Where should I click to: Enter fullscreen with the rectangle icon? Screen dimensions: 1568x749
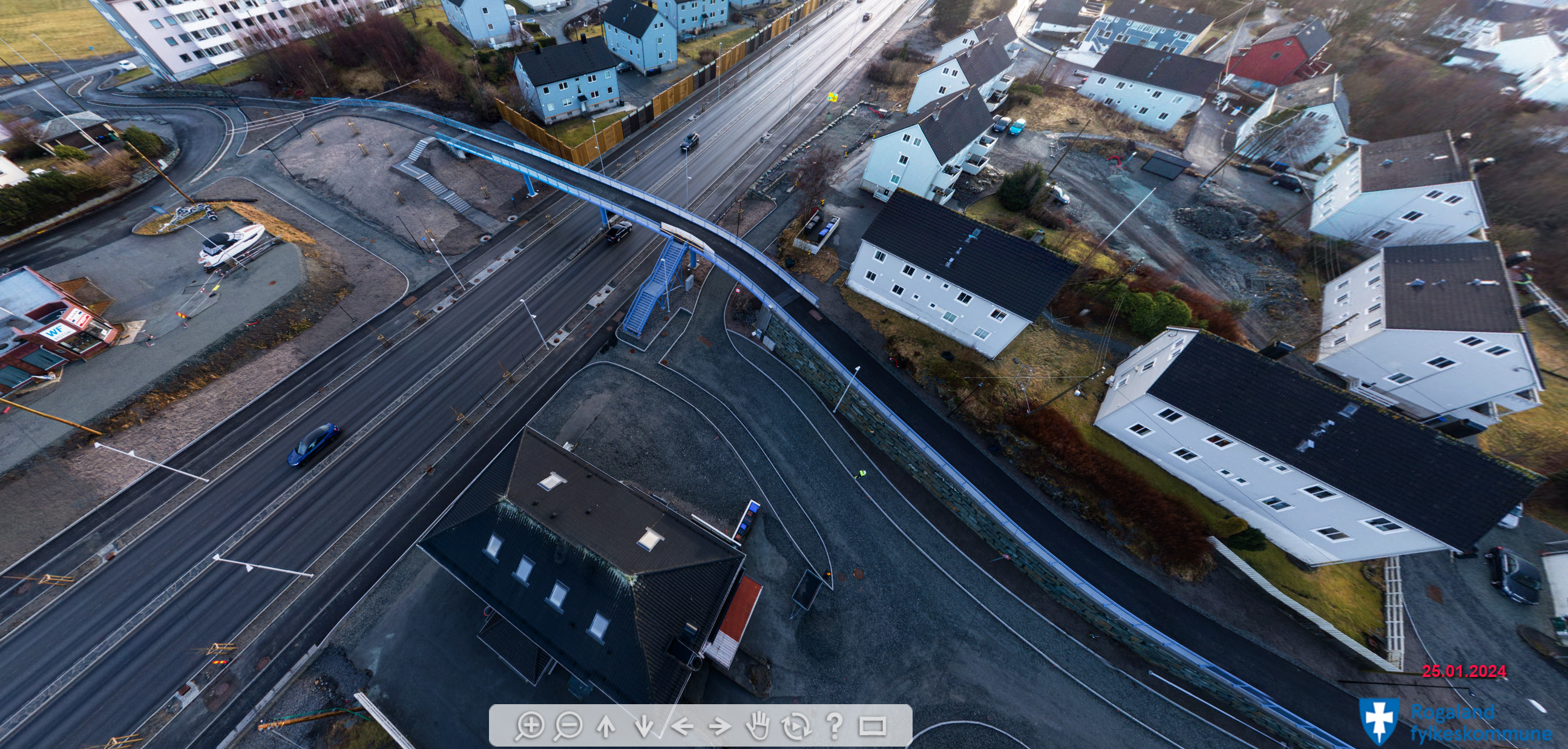pos(872,726)
